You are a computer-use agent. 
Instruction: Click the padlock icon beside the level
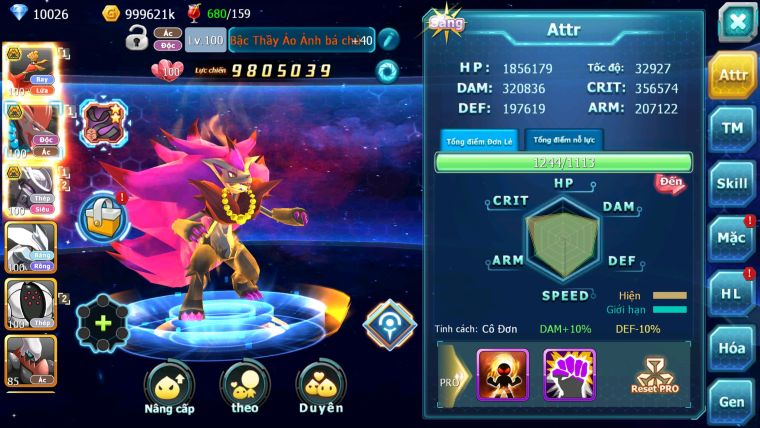pos(137,40)
